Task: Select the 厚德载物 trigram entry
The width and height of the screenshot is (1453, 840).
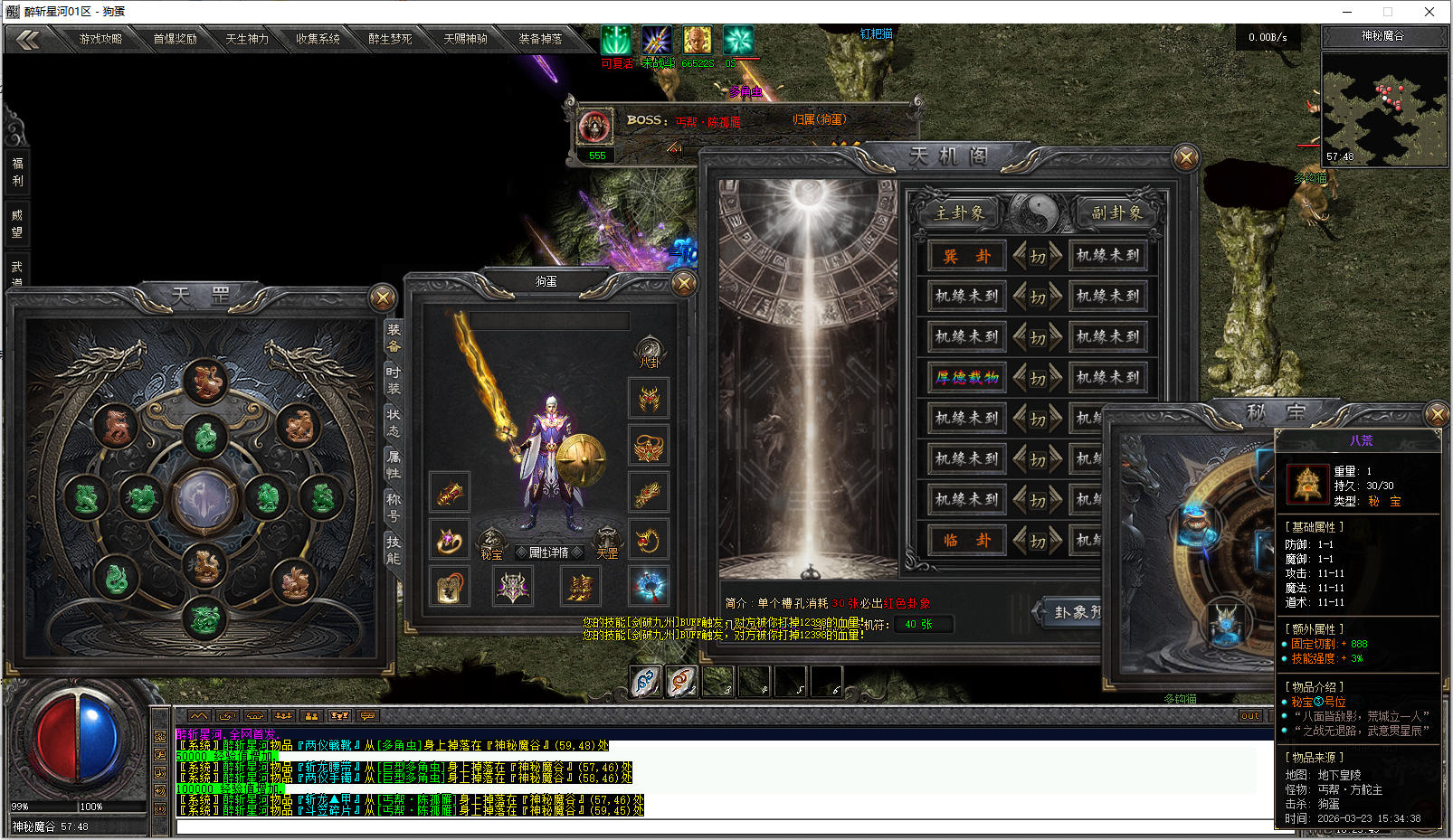Action: pyautogui.click(x=966, y=377)
